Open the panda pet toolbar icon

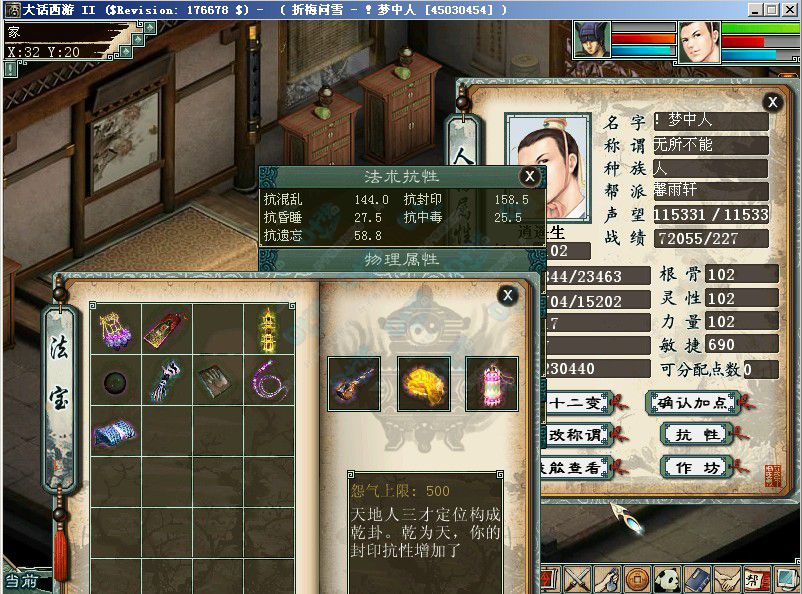pyautogui.click(x=669, y=578)
